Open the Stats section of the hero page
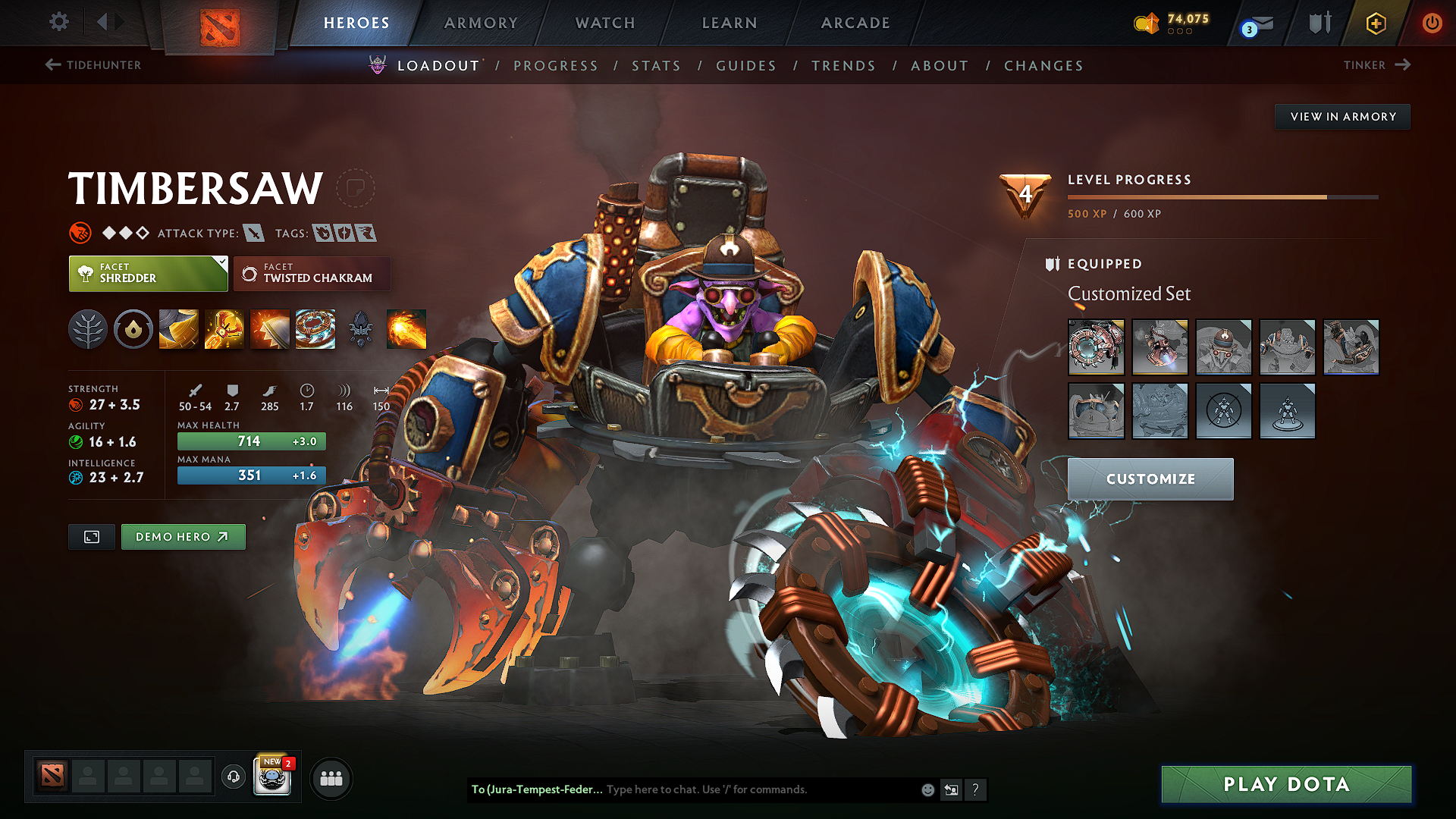This screenshot has width=1456, height=819. coord(656,66)
